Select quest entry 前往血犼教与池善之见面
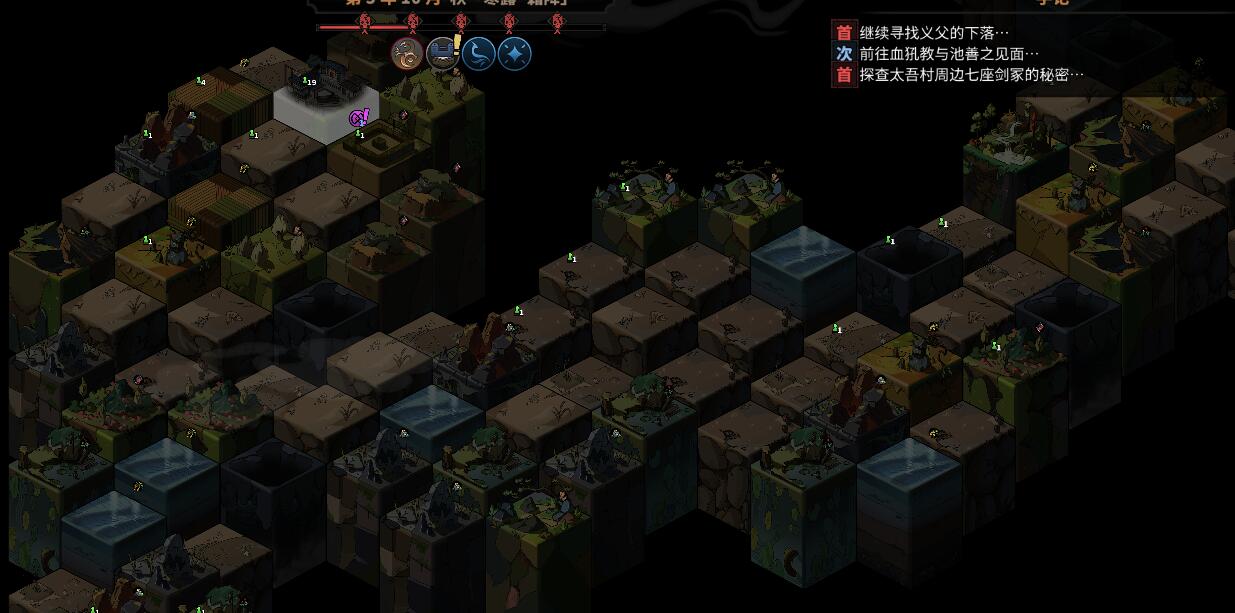 coord(948,54)
